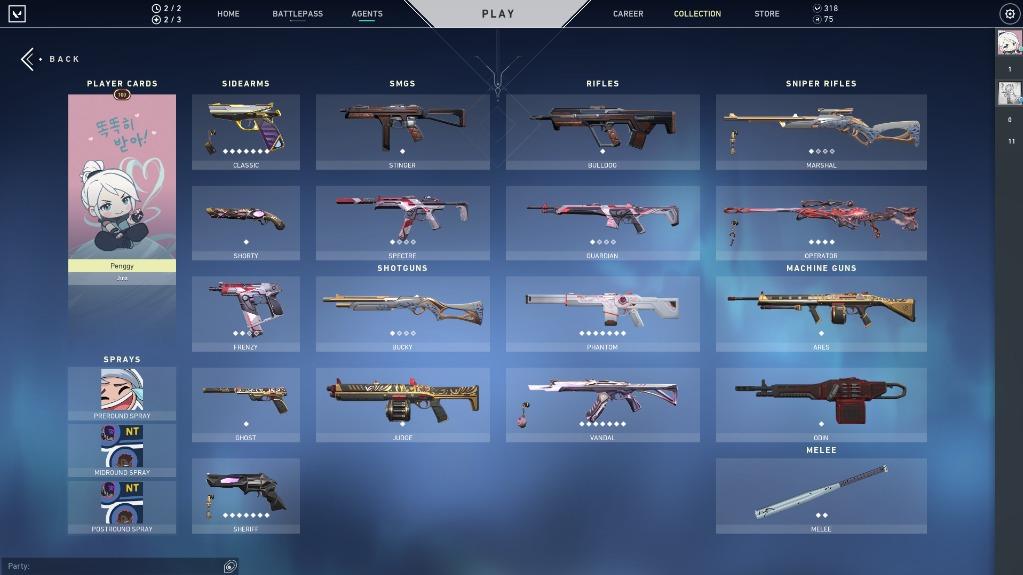Click the large Play button

498,14
